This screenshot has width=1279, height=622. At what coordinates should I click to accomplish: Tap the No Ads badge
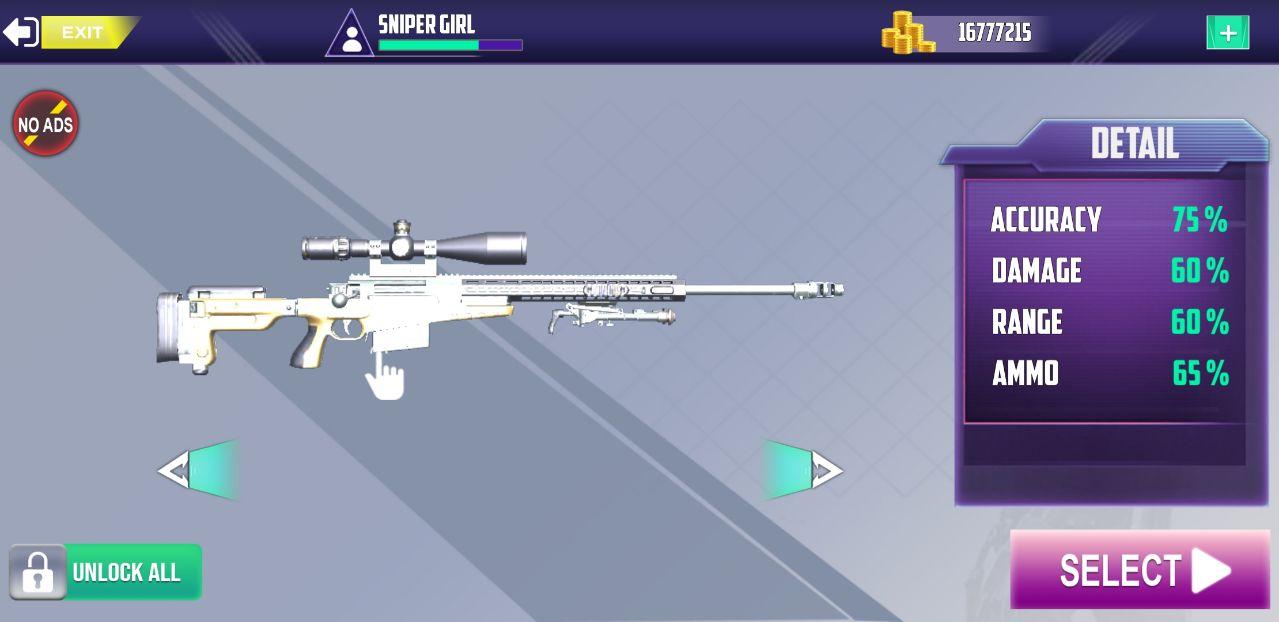pyautogui.click(x=45, y=124)
